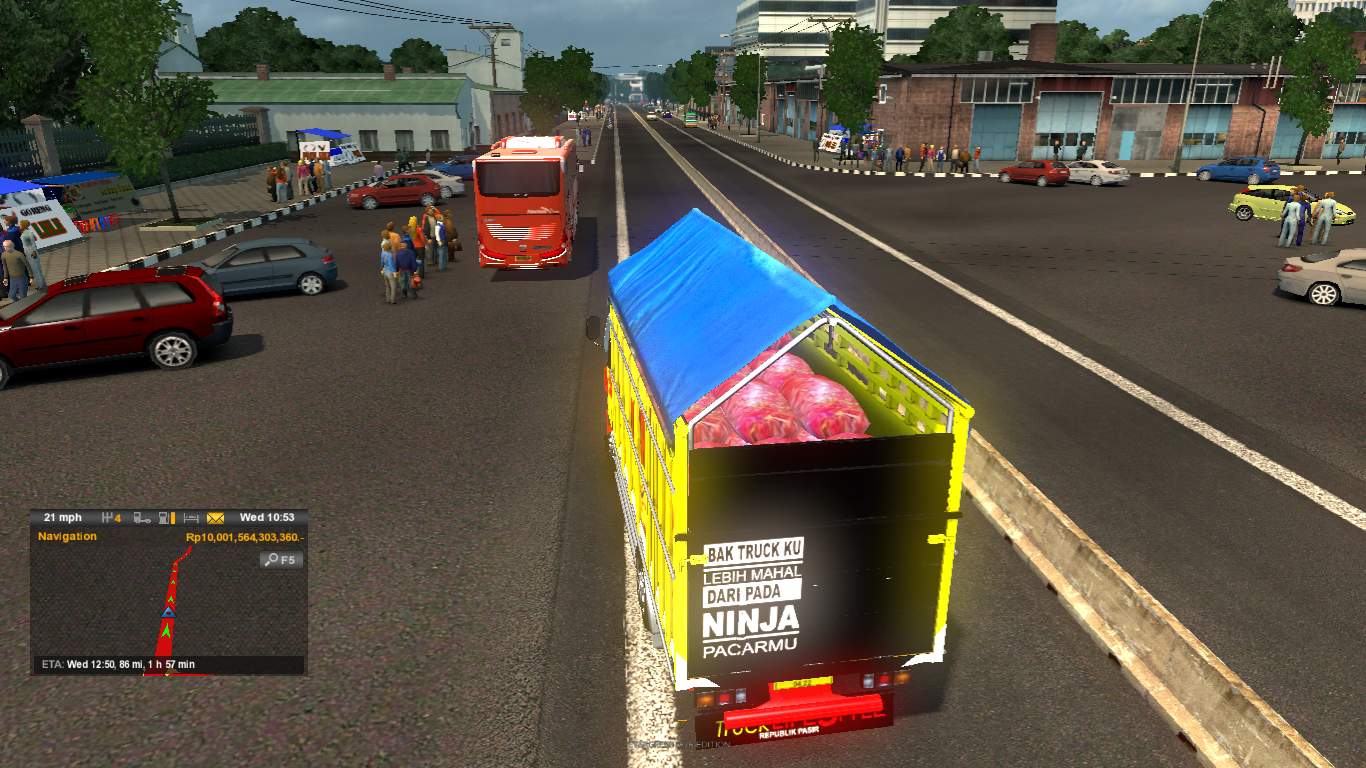Select the blue player arrow on the minimap
Screen dimensions: 1366x768
168,612
